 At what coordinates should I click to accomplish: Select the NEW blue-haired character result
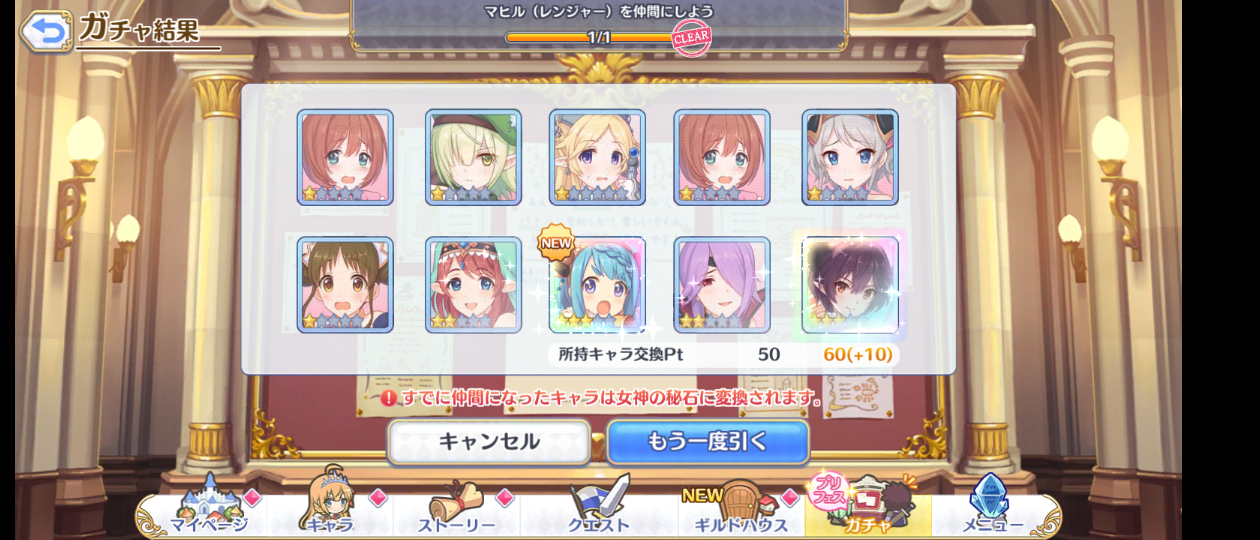tap(597, 285)
